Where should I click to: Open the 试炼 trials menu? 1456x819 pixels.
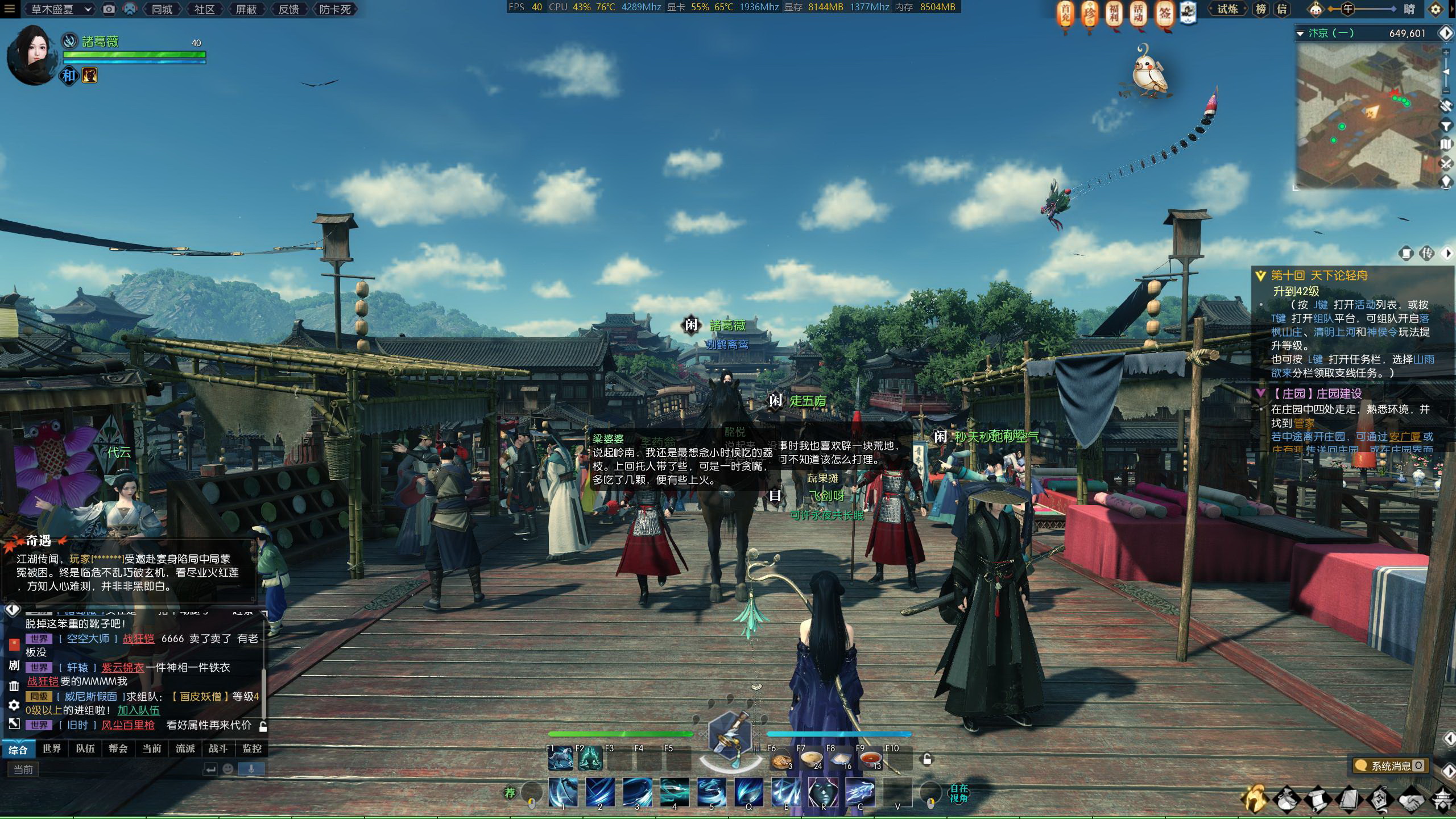click(x=1227, y=9)
